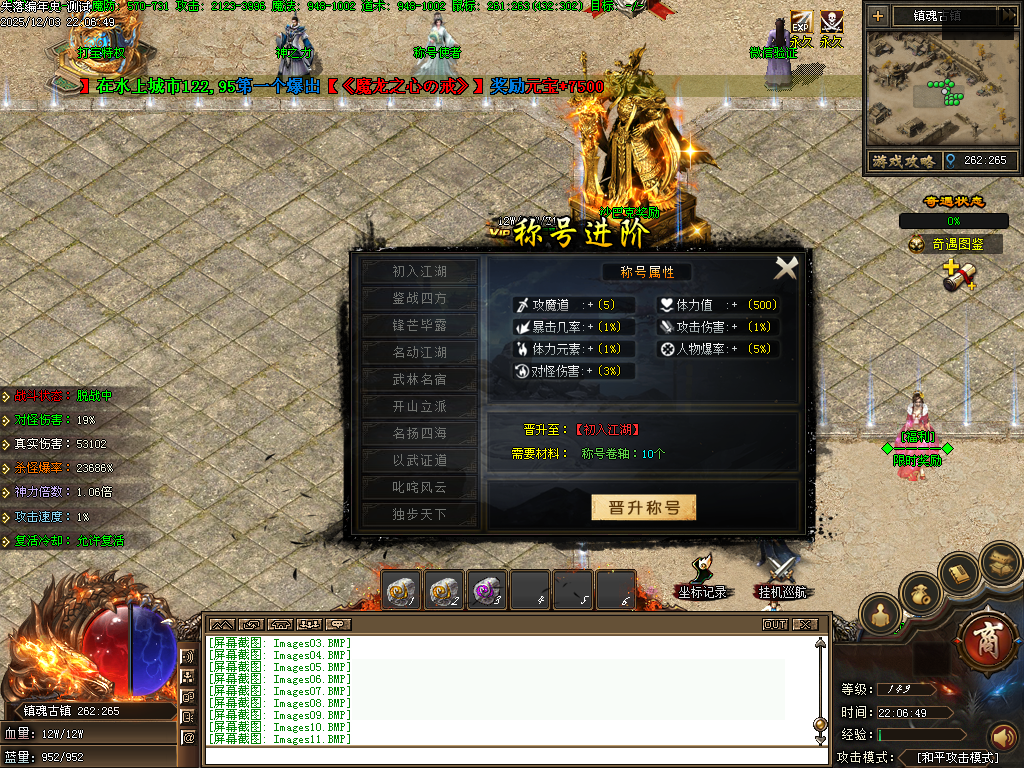Click the 晋升称号 promote title button
The image size is (1024, 768).
643,508
